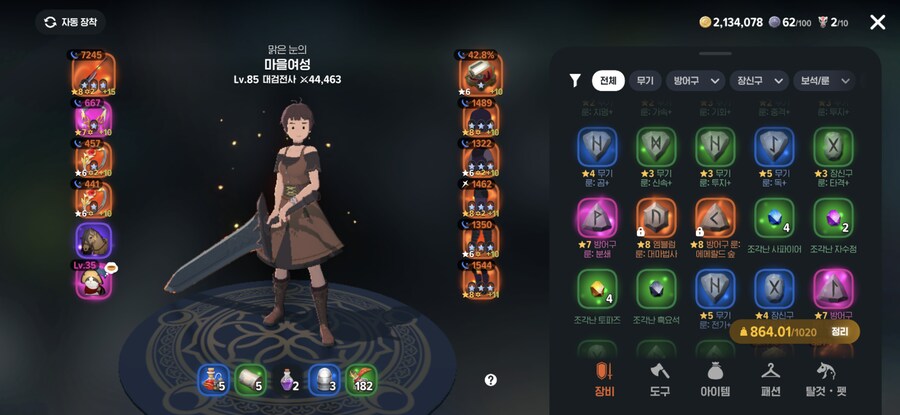Open the Lv.35 pet slot
900x415 pixels.
point(94,281)
